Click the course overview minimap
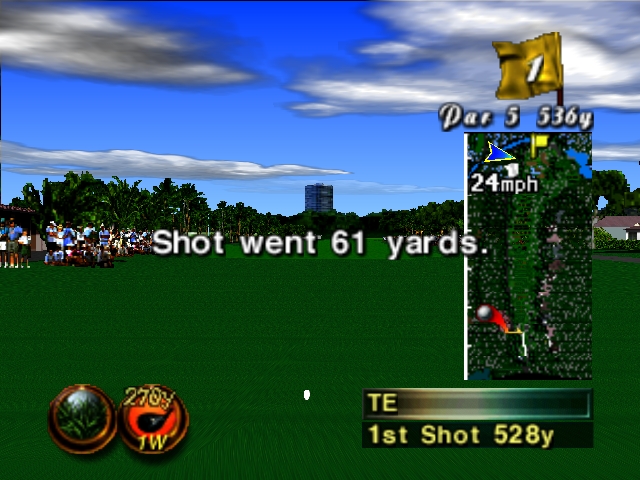 click(528, 256)
